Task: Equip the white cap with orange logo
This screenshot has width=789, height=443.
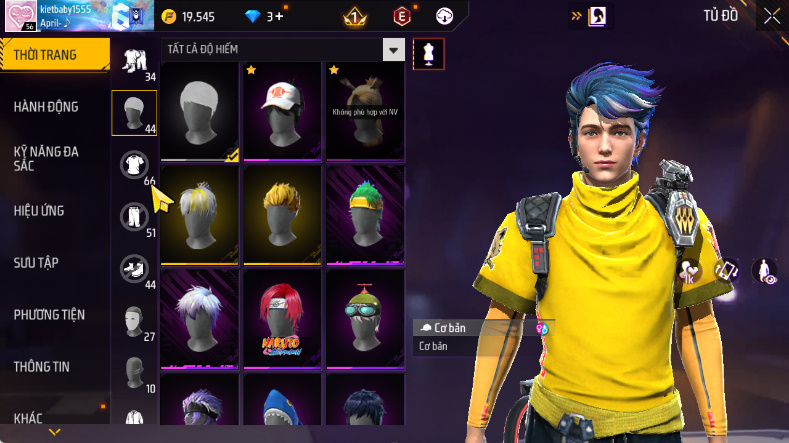Action: pos(281,109)
